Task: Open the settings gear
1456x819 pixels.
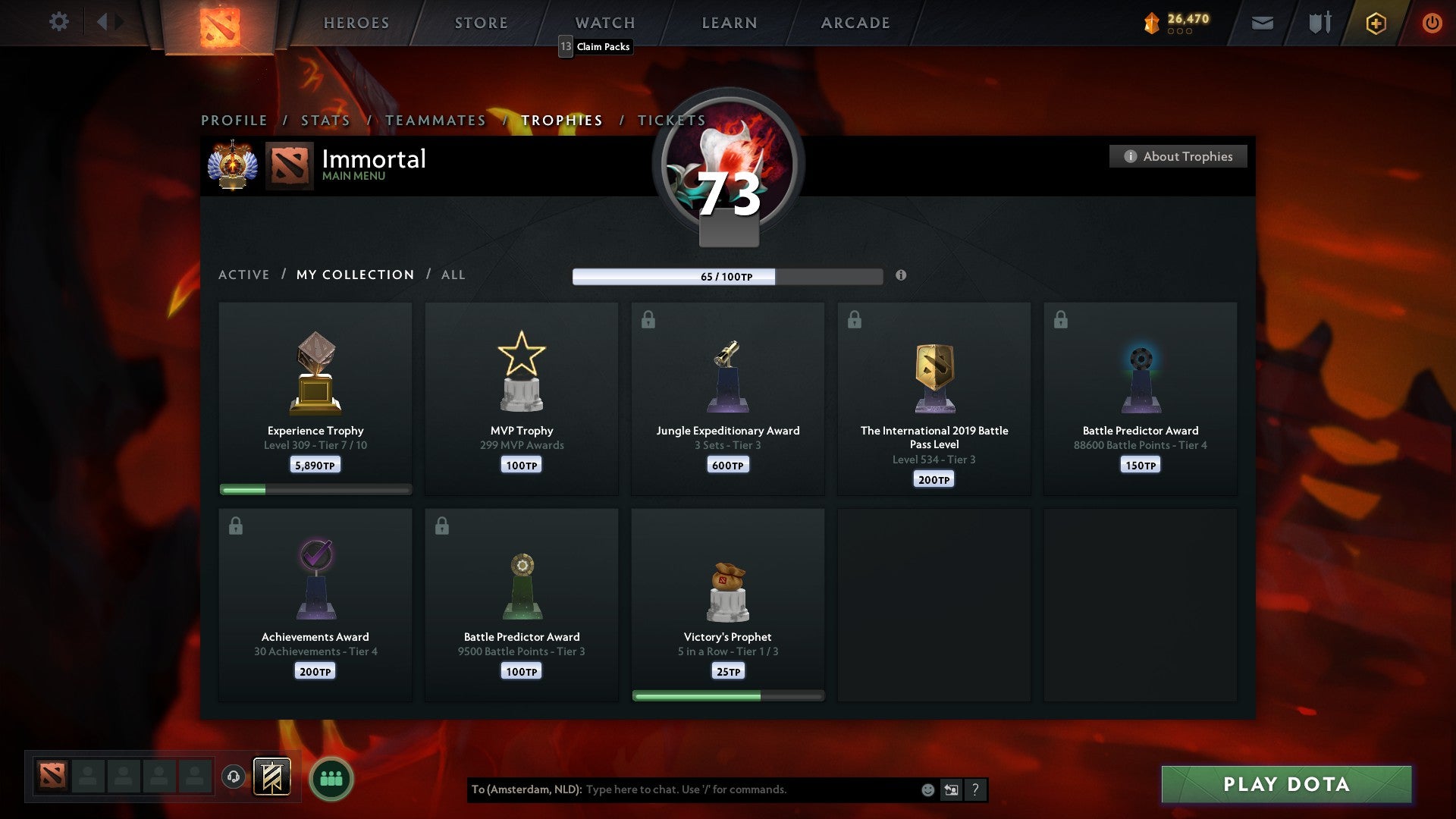Action: pos(58,22)
